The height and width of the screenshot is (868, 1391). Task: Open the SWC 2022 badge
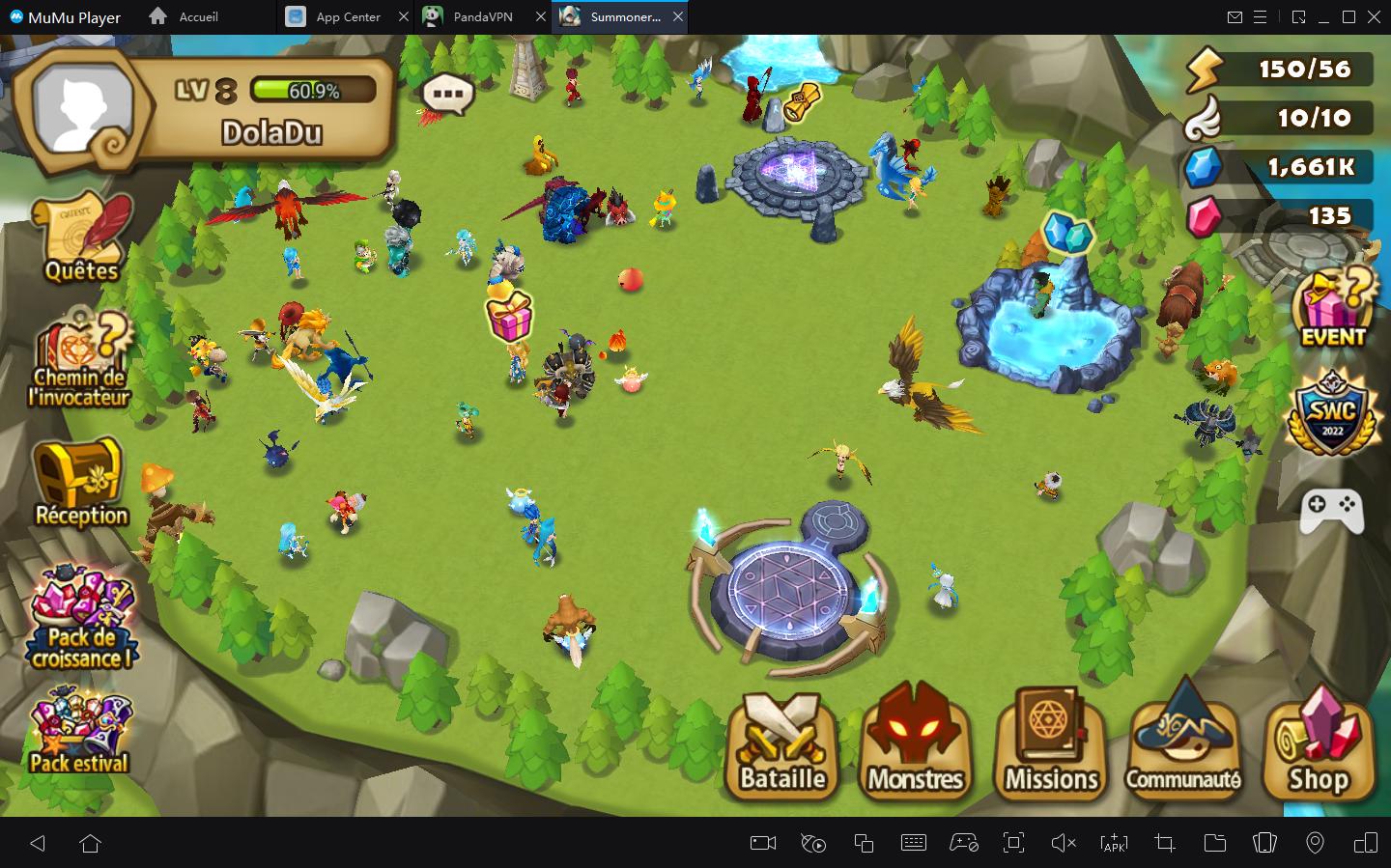point(1333,412)
